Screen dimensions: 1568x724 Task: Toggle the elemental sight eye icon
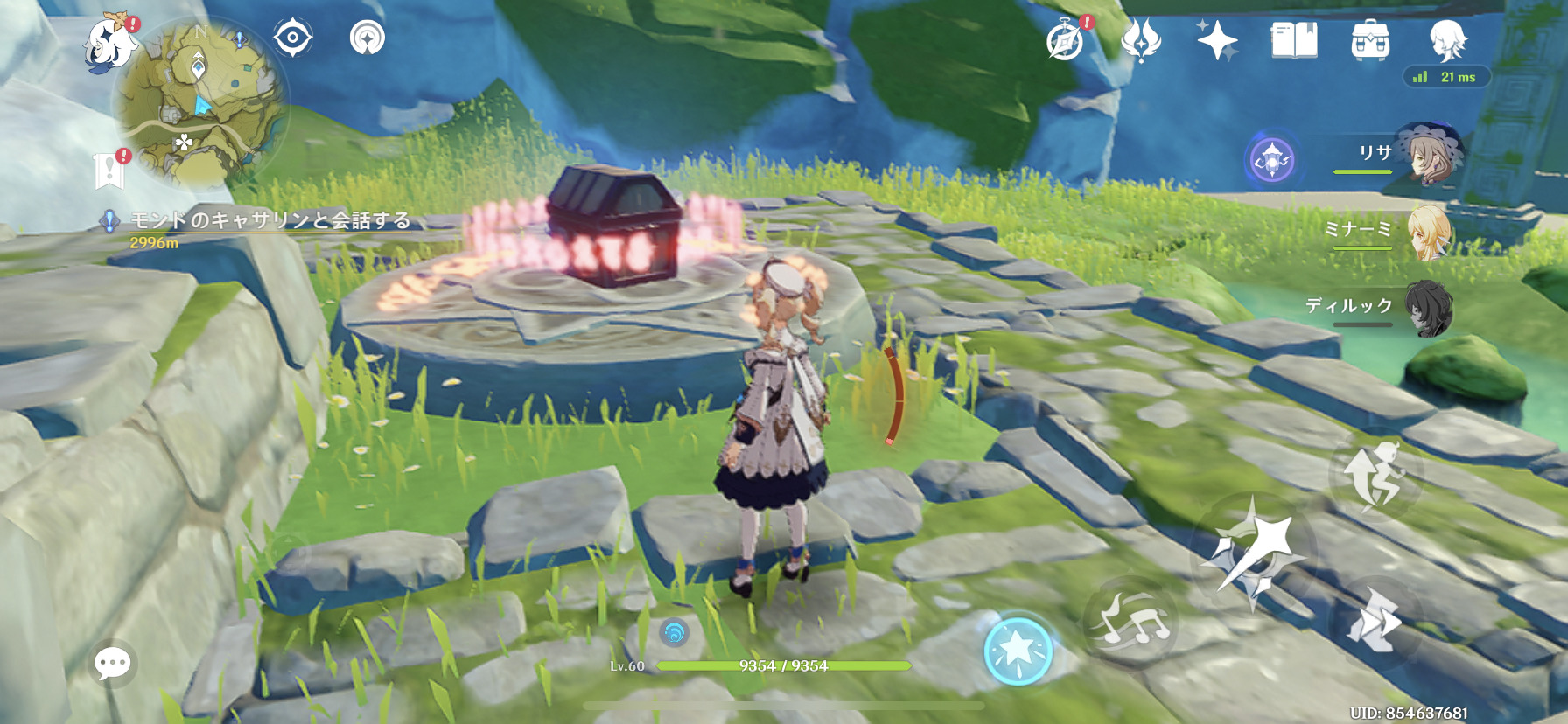coord(292,38)
